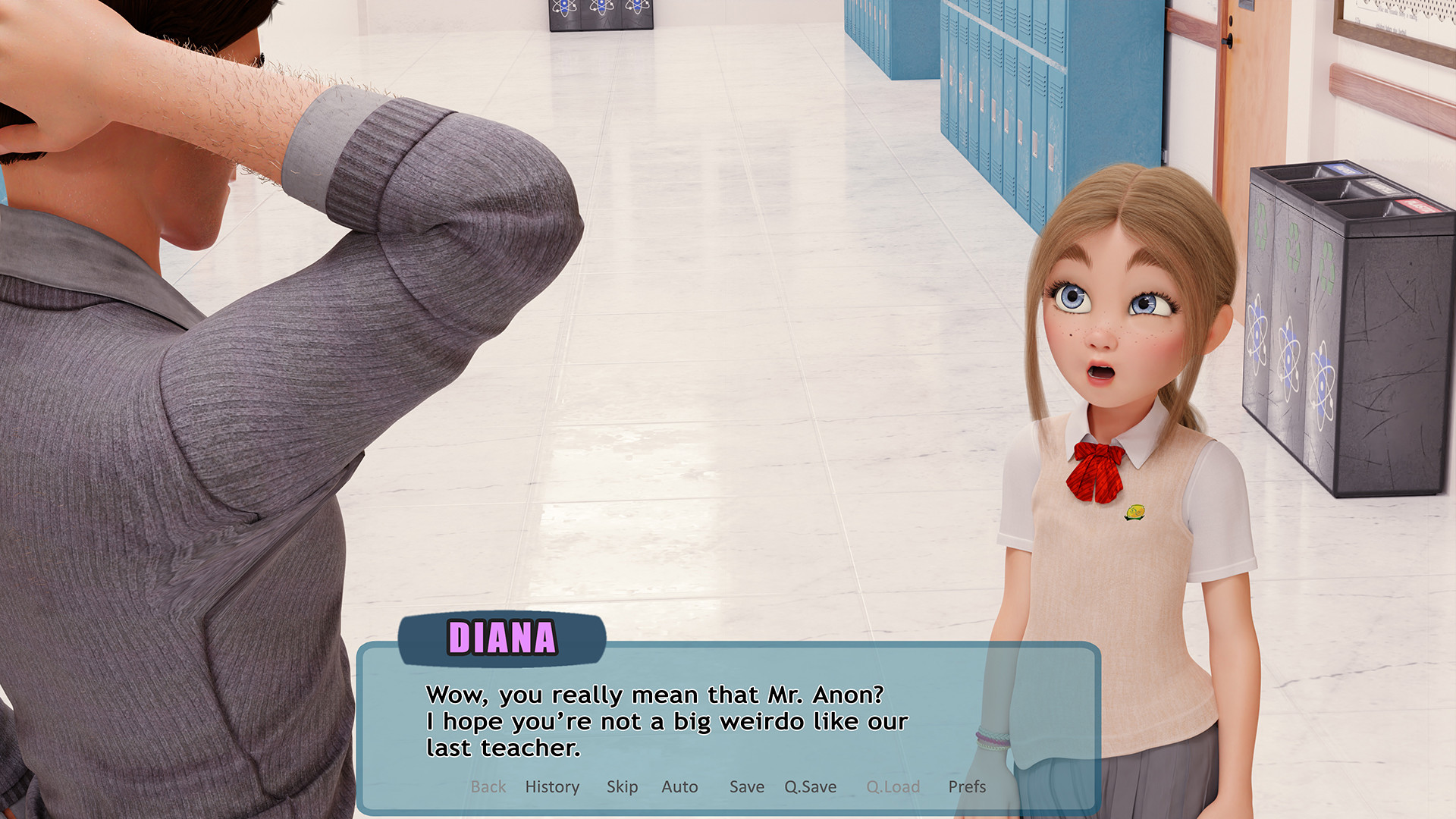1456x819 pixels.
Task: Toggle Auto dialogue advance
Action: [x=679, y=786]
